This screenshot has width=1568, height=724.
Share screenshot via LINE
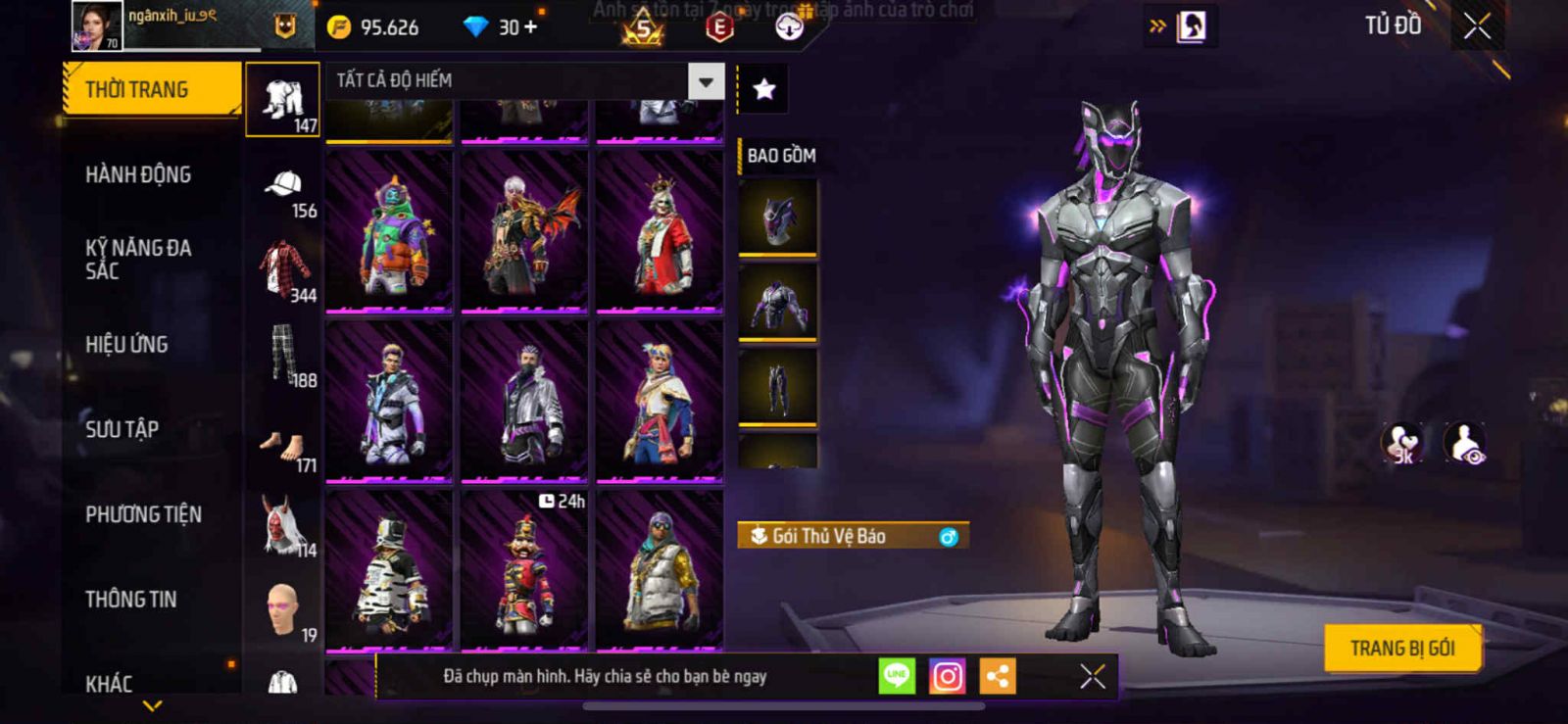897,676
